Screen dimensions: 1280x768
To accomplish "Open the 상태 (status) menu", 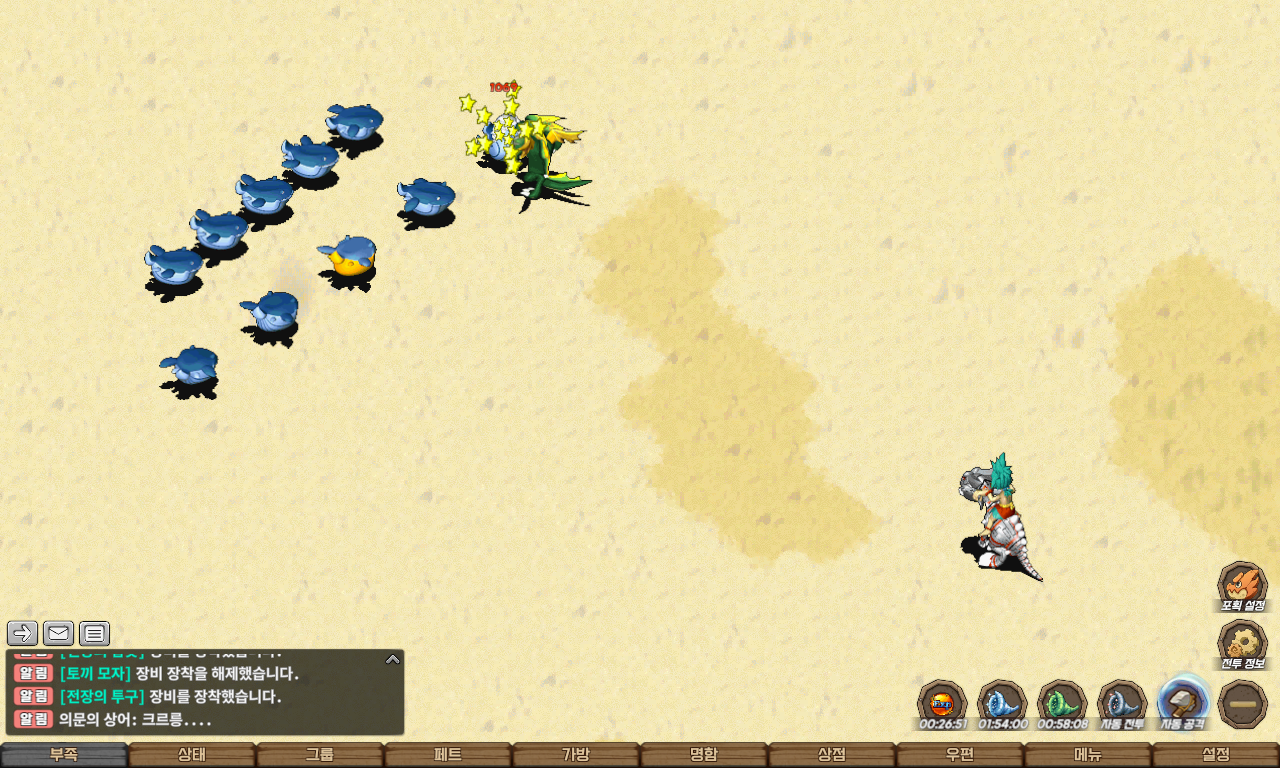I will pyautogui.click(x=192, y=755).
